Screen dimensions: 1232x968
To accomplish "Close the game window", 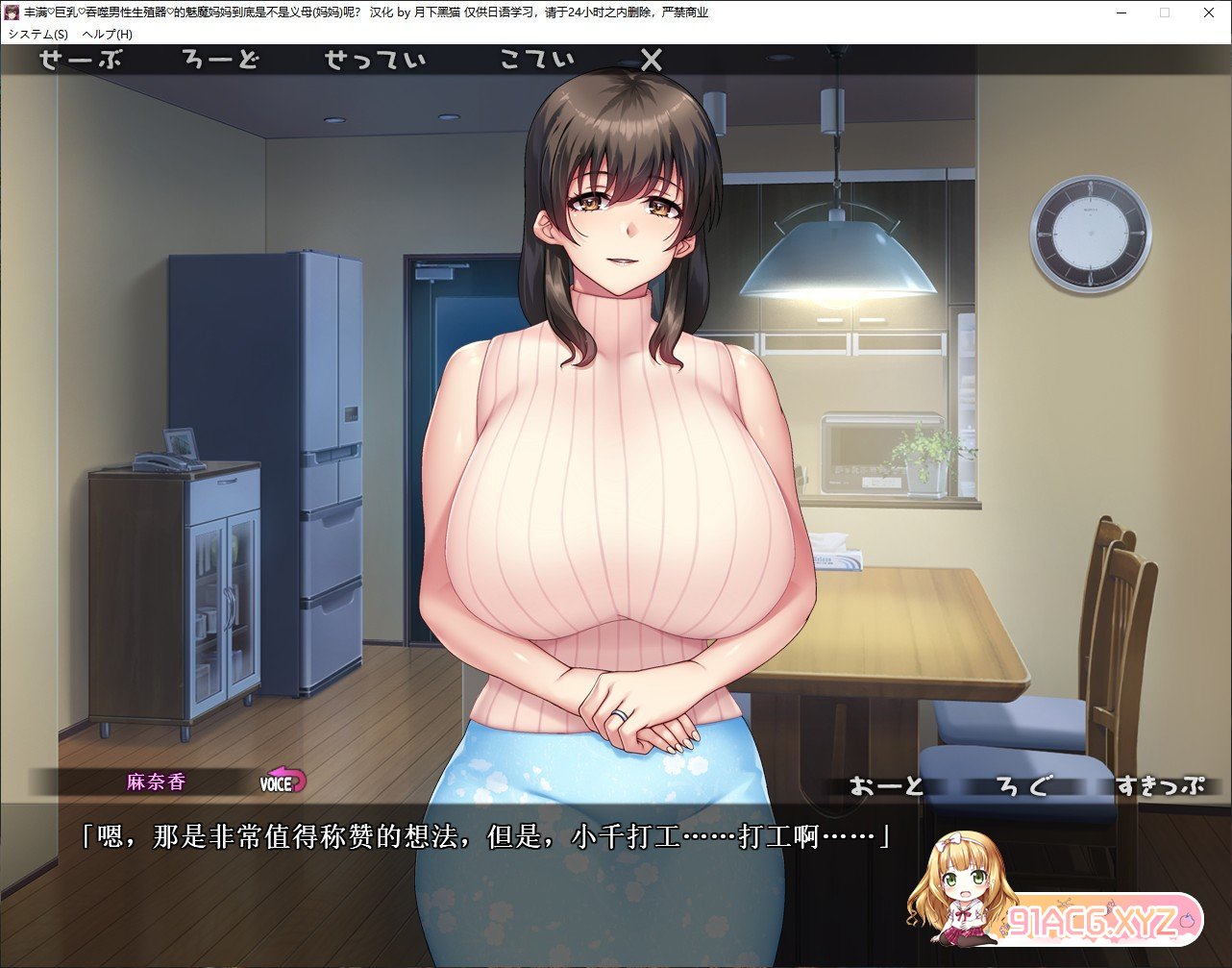I will click(1208, 13).
